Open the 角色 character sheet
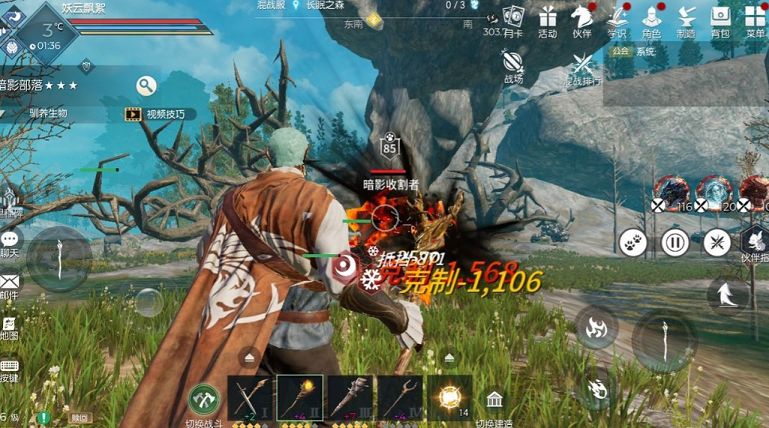 (x=651, y=17)
